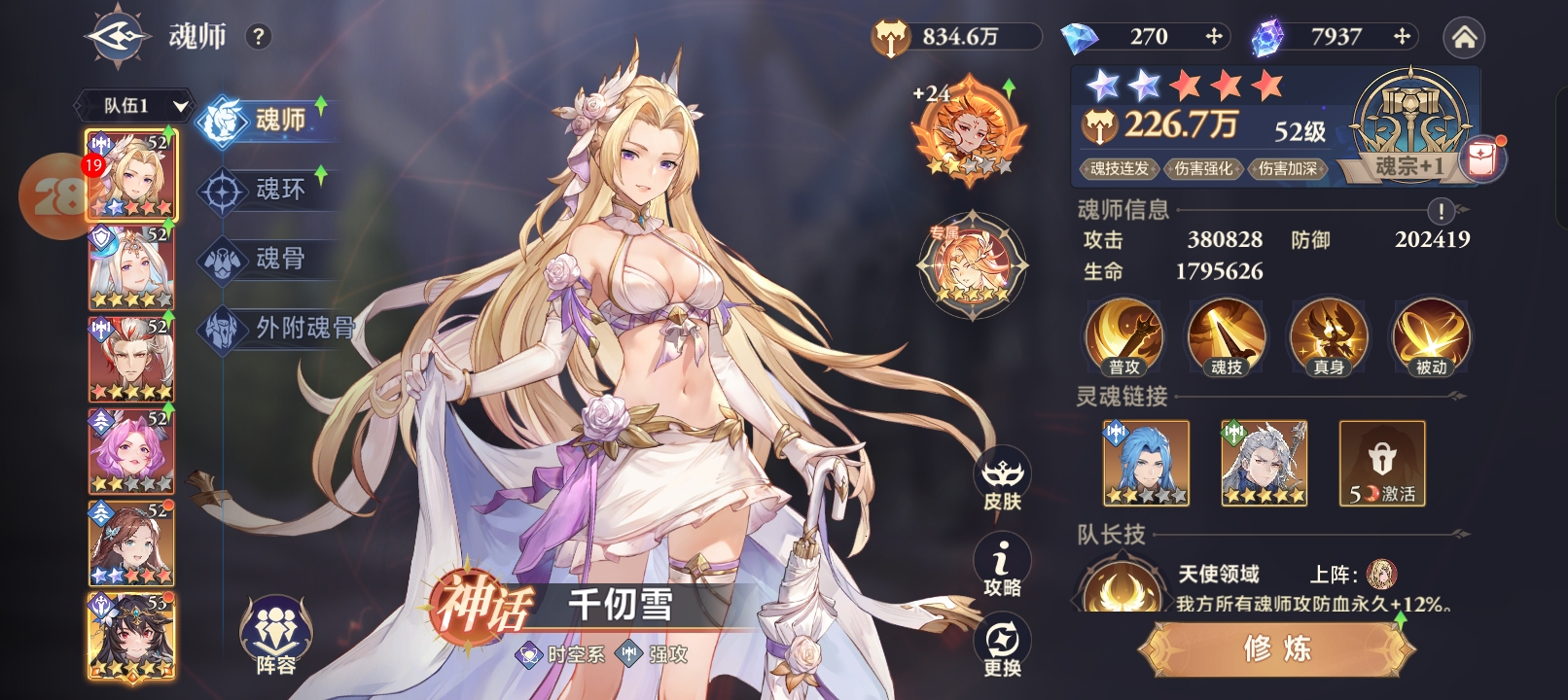Select the pink-haired hero portrait

click(131, 450)
